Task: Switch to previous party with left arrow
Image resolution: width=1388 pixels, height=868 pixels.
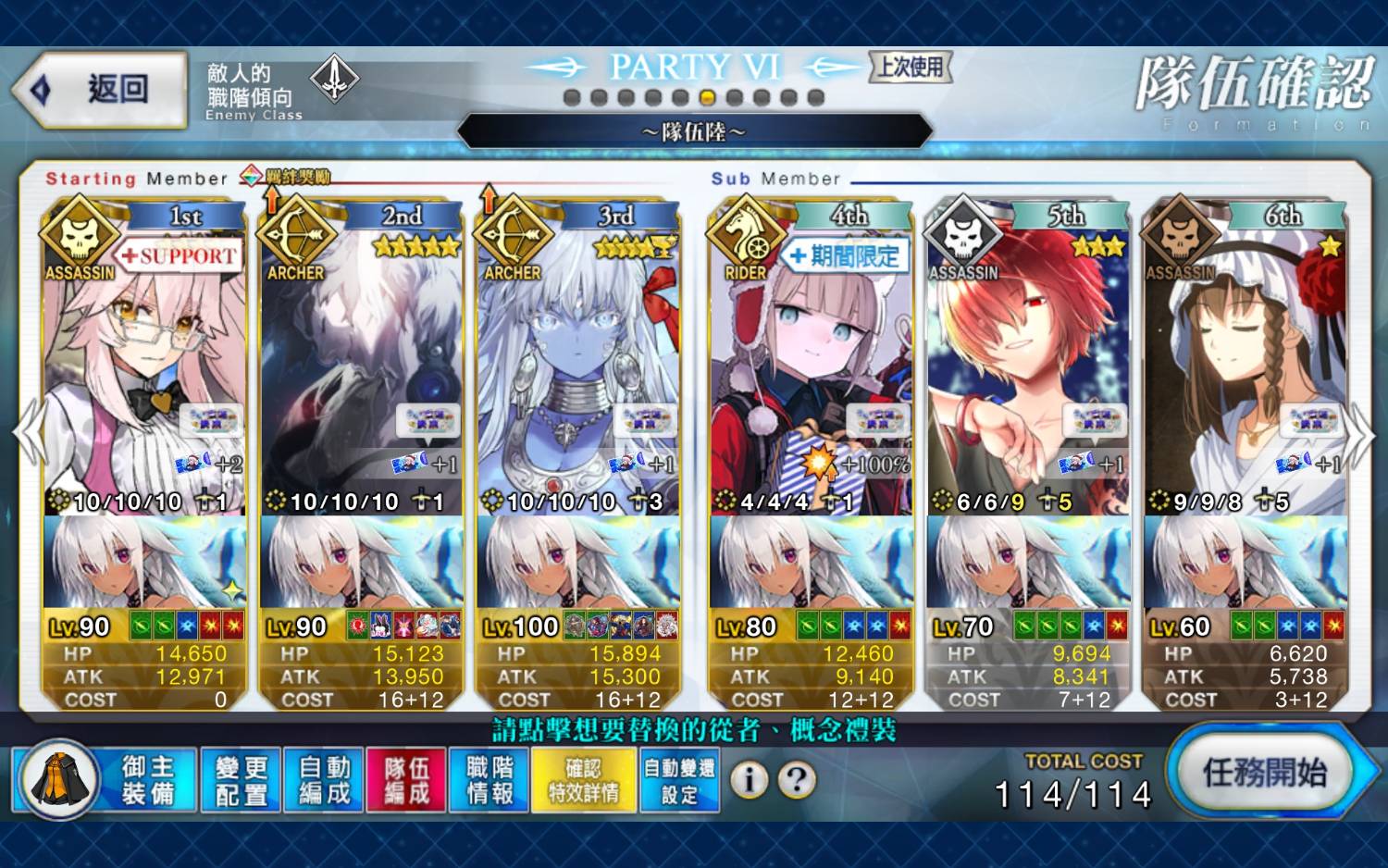Action: coord(28,433)
